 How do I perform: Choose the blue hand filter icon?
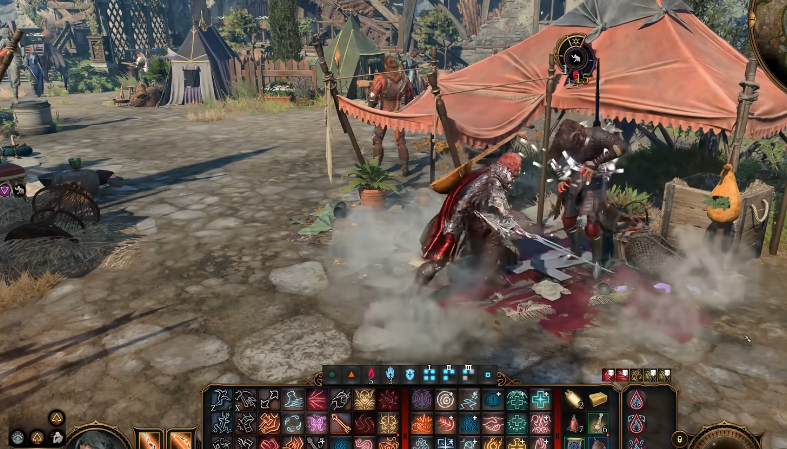pos(391,375)
